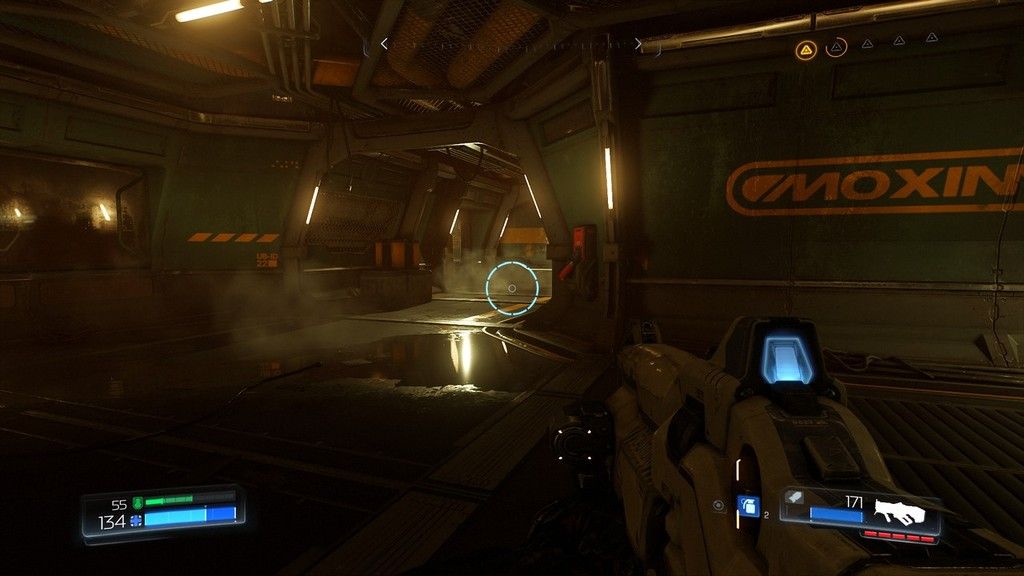Screen dimensions: 1024x576
Task: Select the triangle icon with the partial orange ring
Action: pos(836,46)
